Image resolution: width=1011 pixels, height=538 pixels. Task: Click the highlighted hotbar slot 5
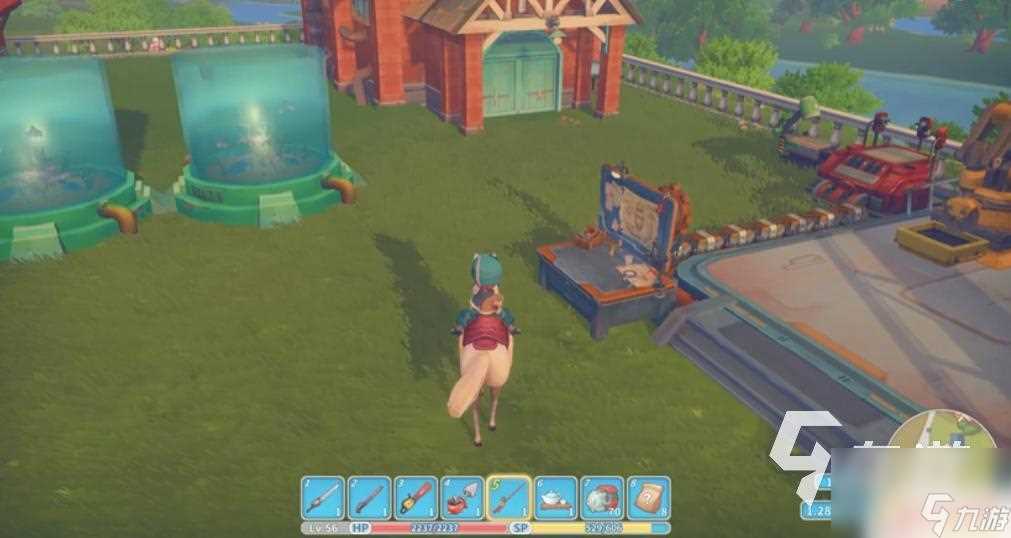(508, 497)
